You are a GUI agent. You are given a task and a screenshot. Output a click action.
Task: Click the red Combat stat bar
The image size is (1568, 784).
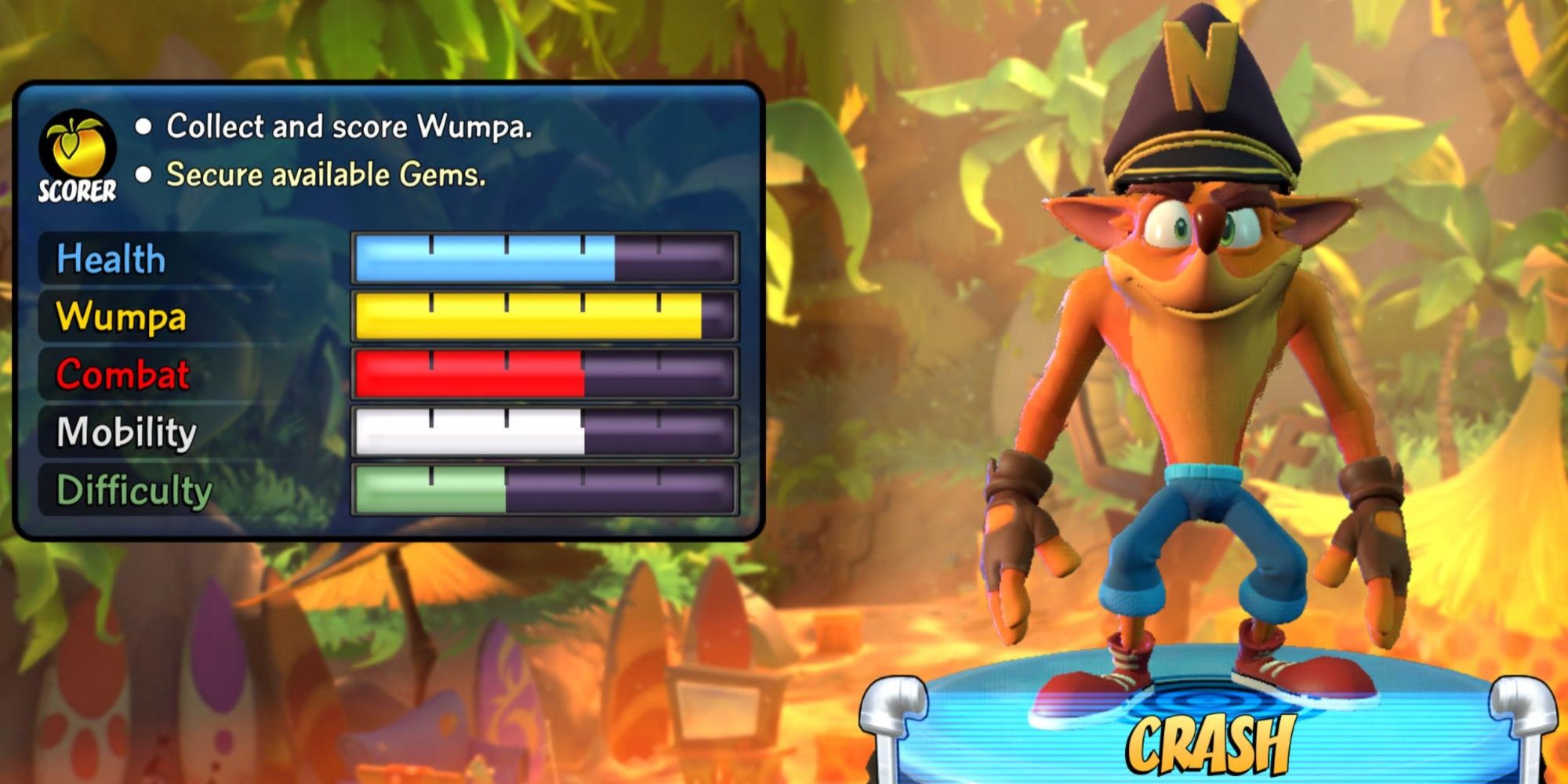470,375
